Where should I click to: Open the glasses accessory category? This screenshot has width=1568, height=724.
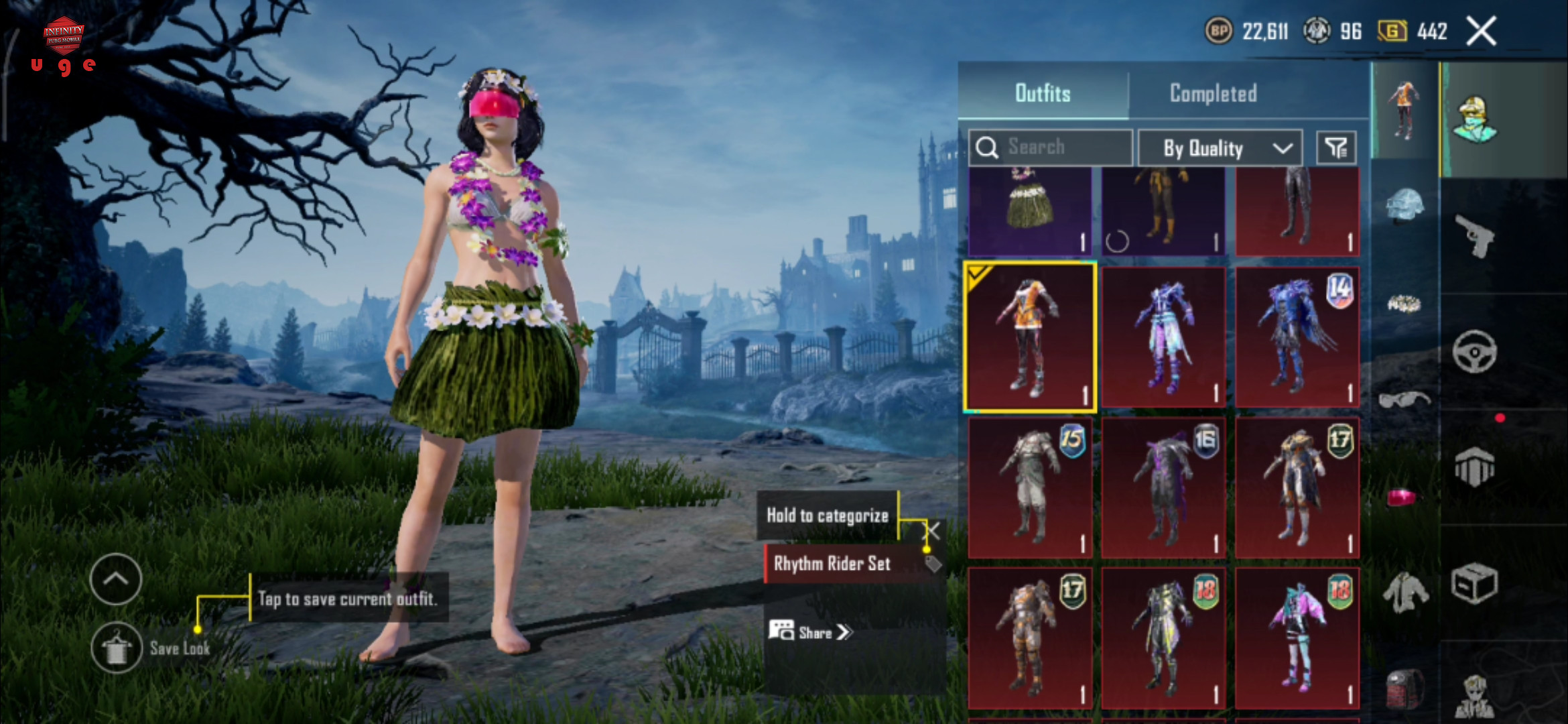pos(1404,400)
